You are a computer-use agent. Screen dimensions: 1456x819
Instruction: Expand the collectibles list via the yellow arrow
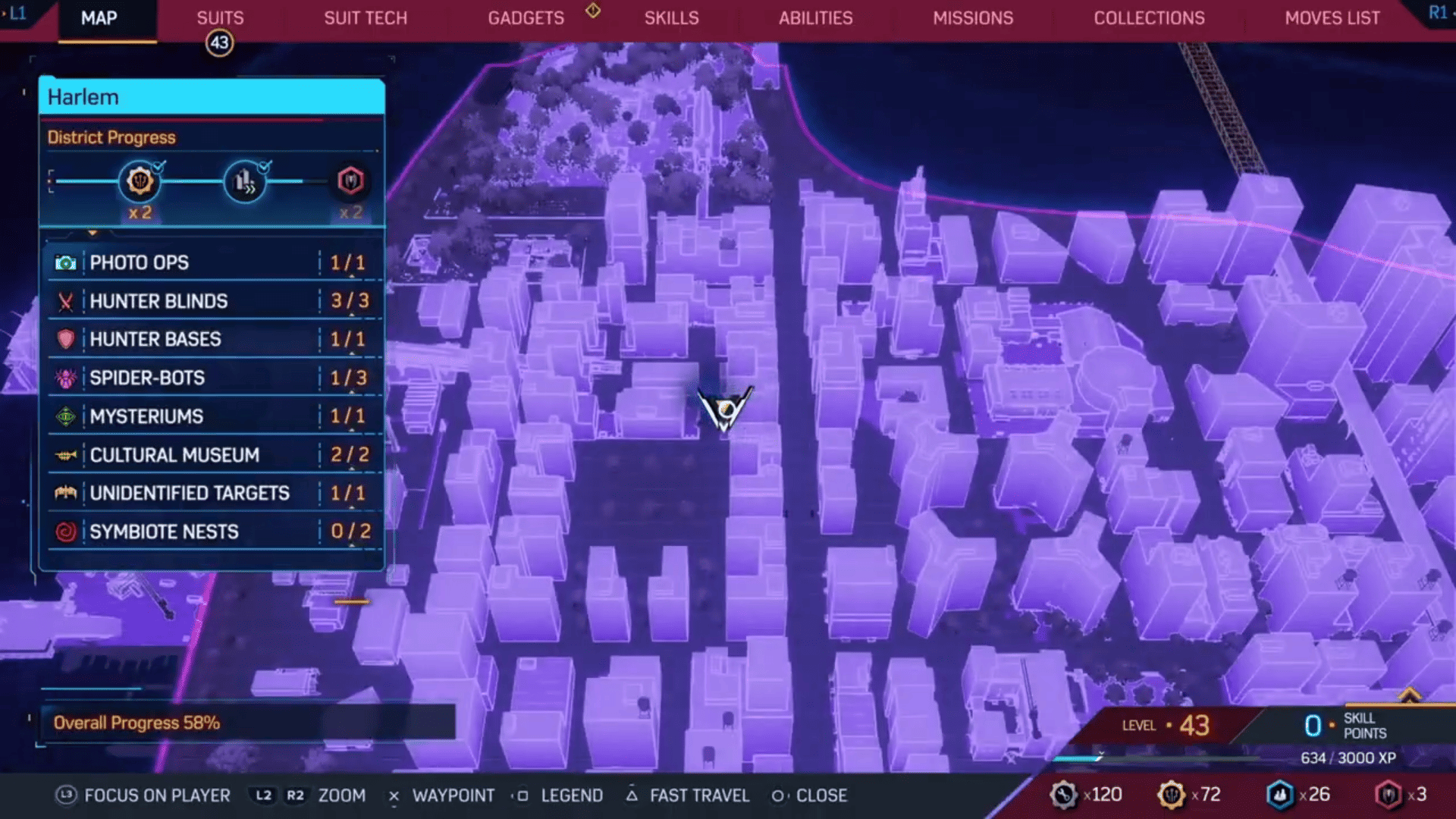93,233
